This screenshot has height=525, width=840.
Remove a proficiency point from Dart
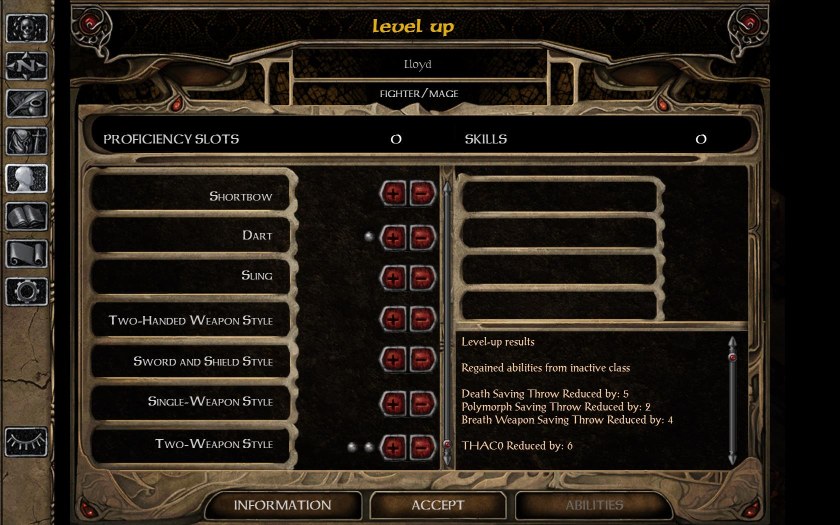(423, 237)
